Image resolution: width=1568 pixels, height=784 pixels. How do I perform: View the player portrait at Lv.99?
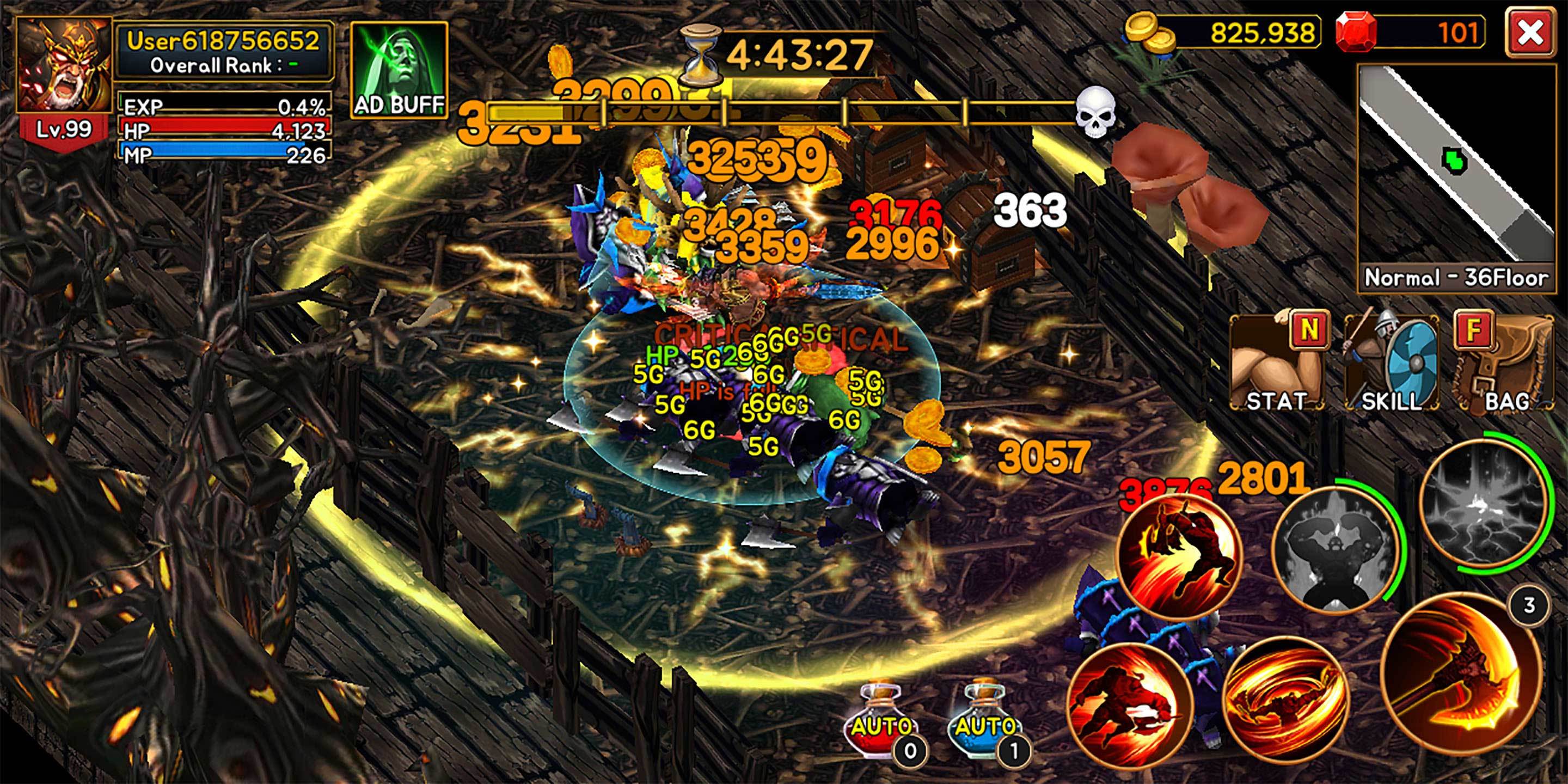click(64, 67)
